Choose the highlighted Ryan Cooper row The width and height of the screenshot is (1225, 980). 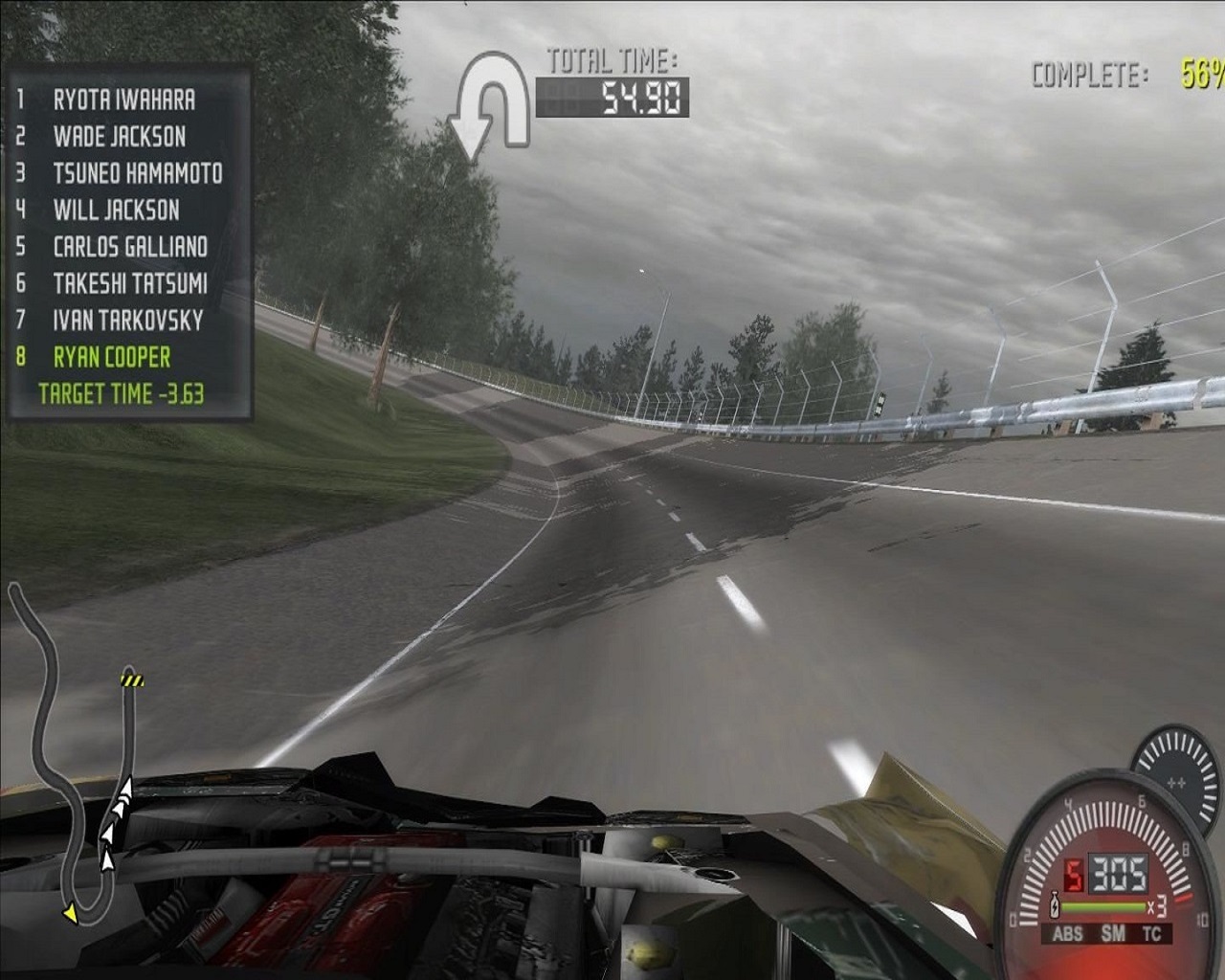point(111,357)
